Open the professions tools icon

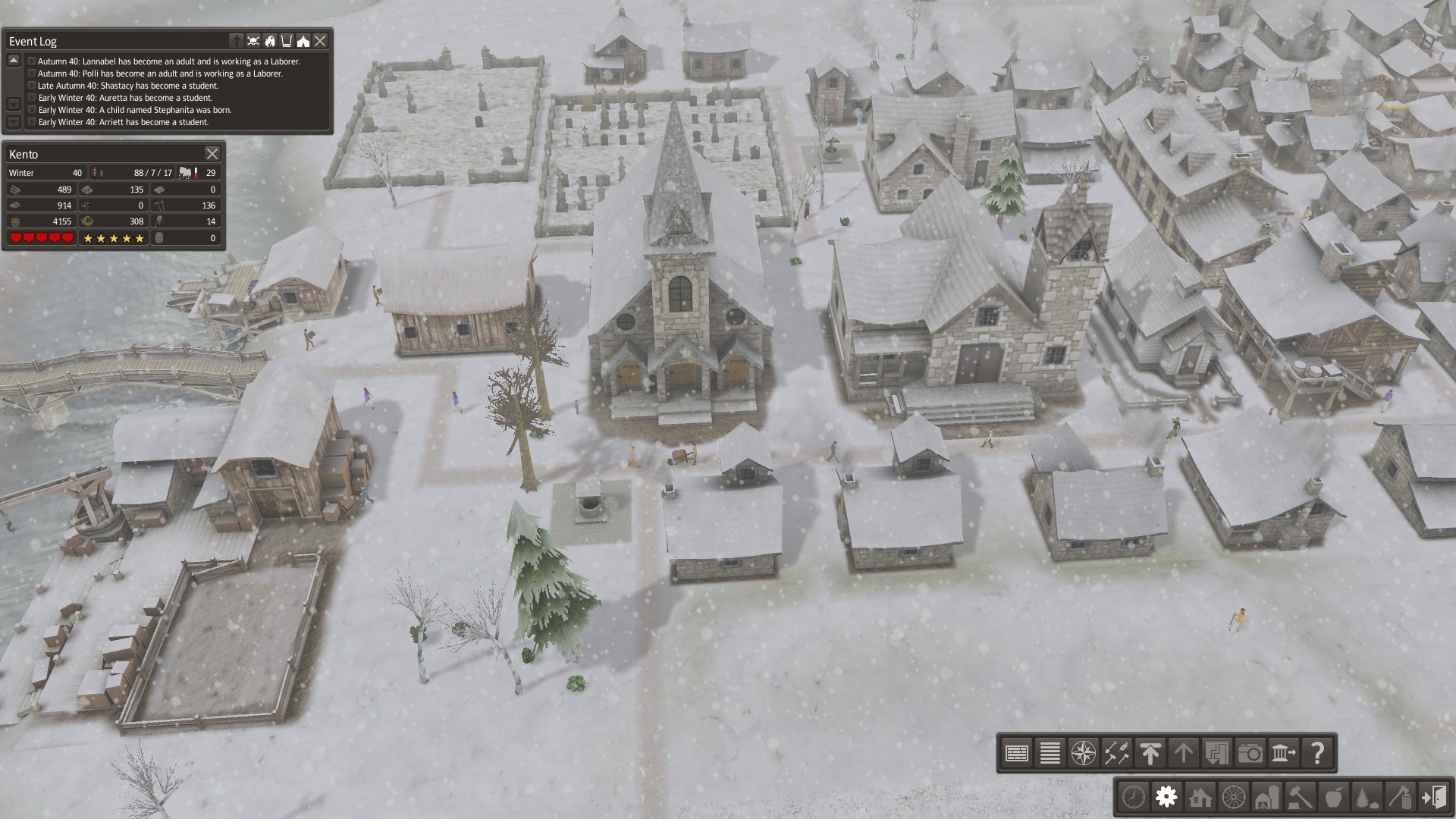click(x=1116, y=753)
